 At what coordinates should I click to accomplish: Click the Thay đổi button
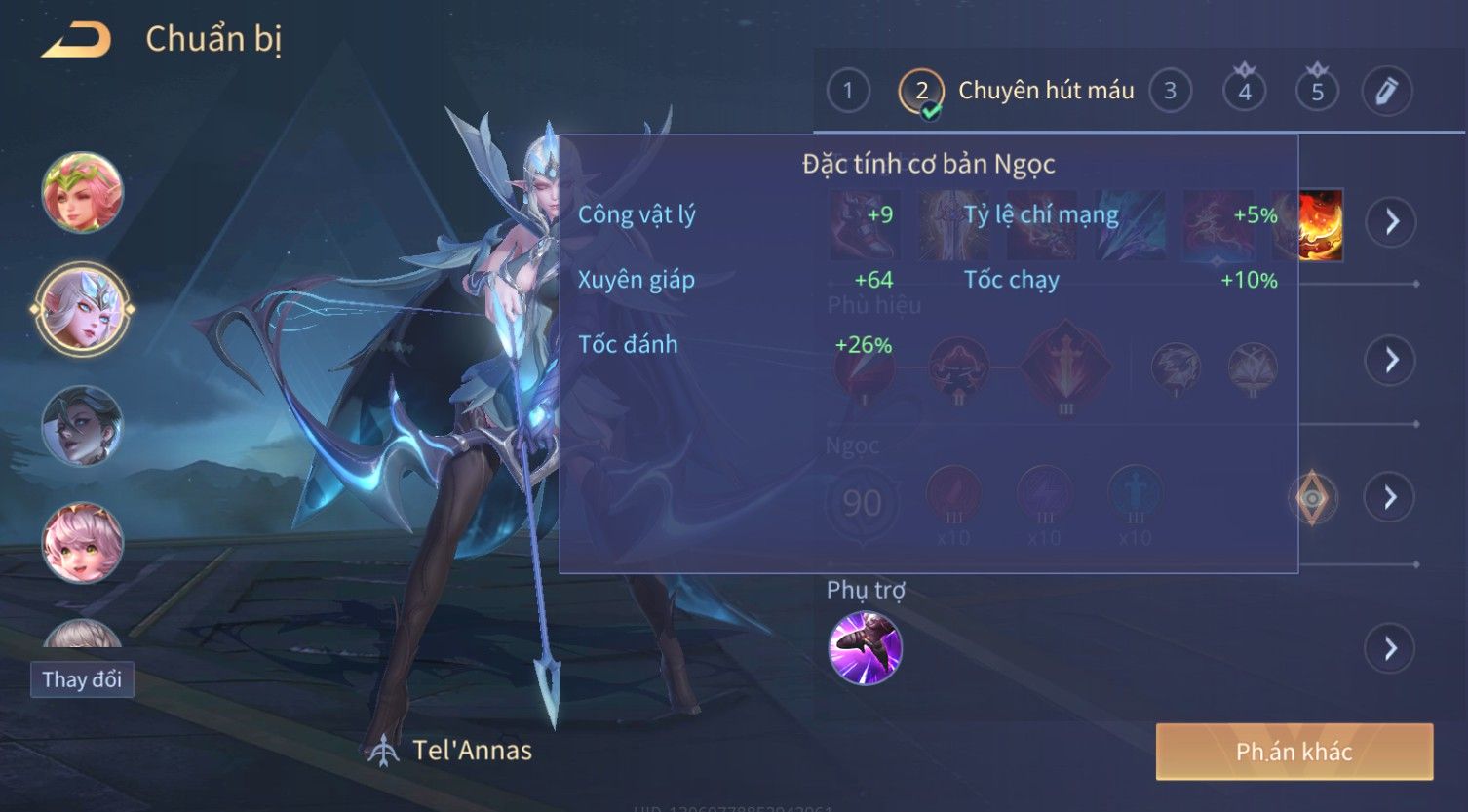pyautogui.click(x=82, y=679)
